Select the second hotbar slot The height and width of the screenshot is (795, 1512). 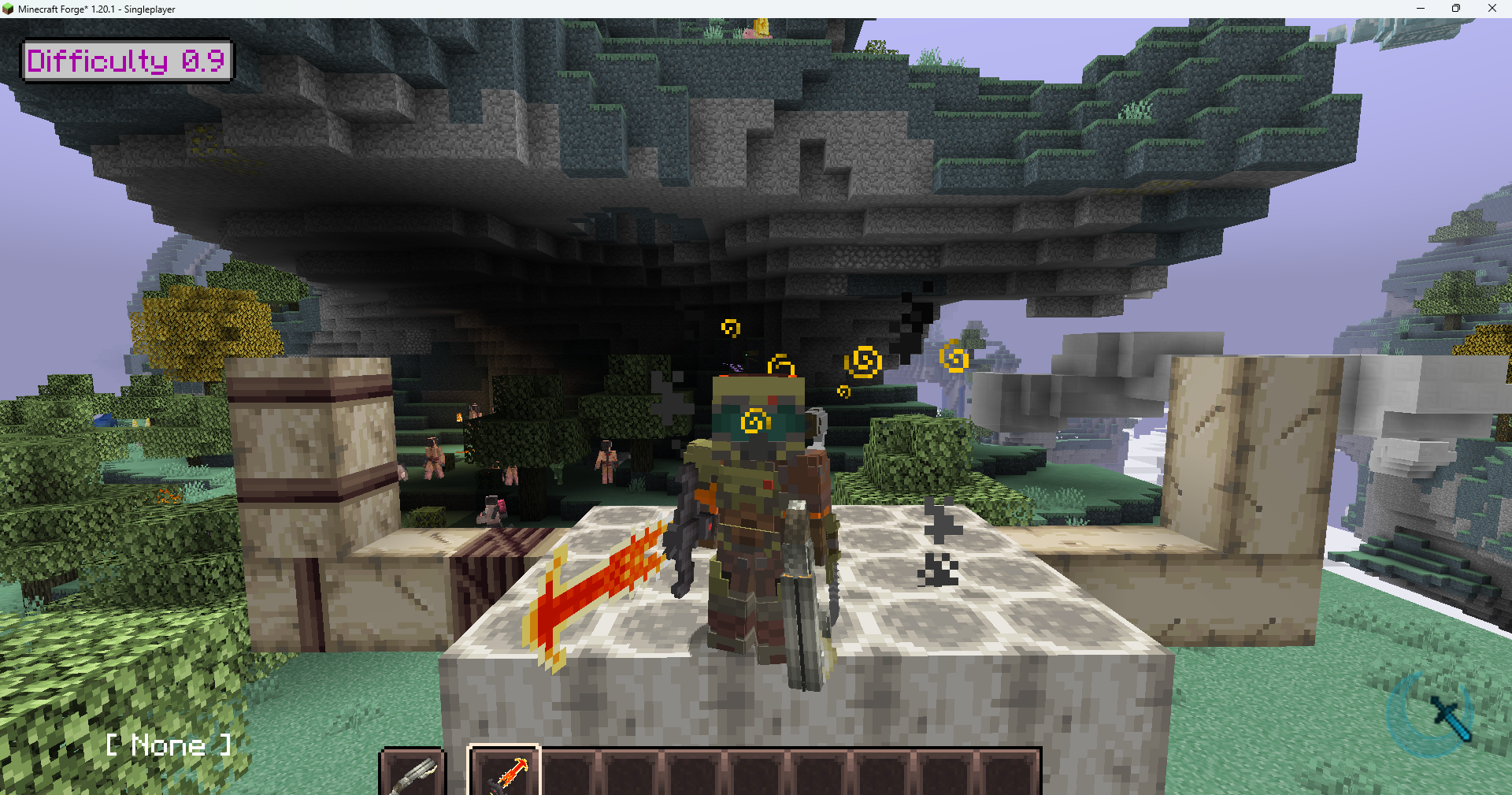coord(567,775)
